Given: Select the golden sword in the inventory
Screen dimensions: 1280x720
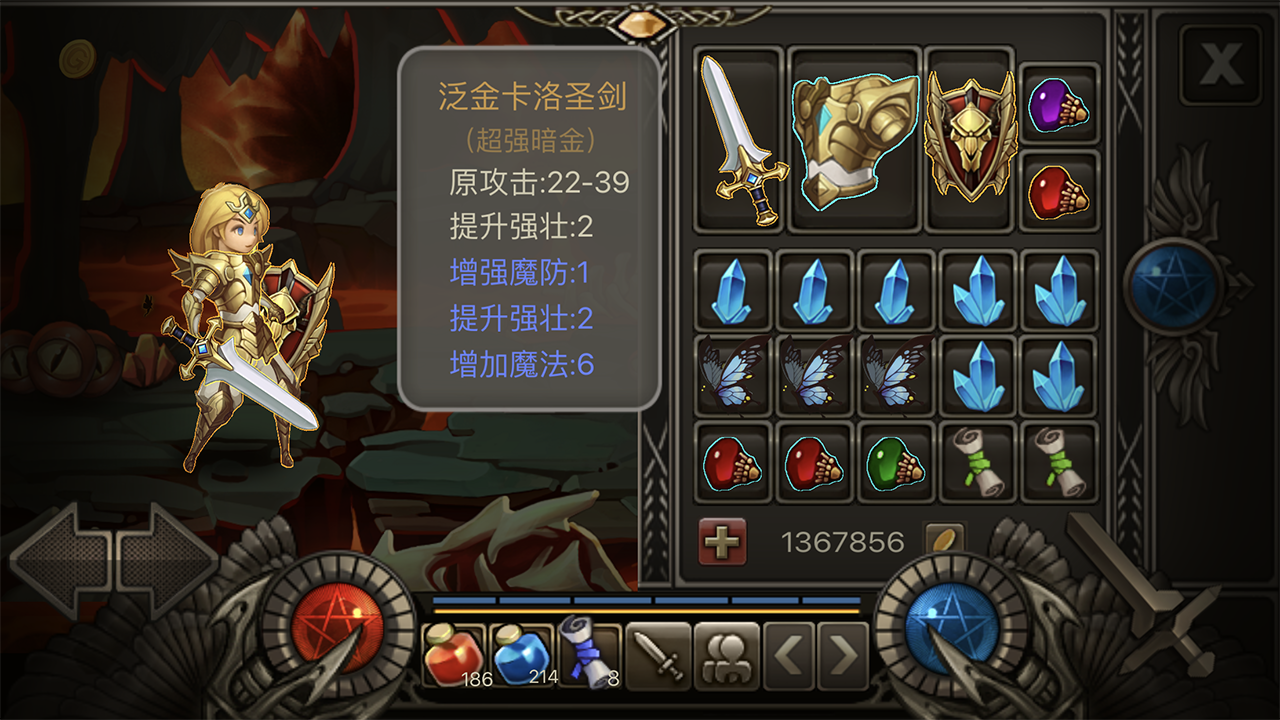Looking at the screenshot, I should (x=740, y=145).
